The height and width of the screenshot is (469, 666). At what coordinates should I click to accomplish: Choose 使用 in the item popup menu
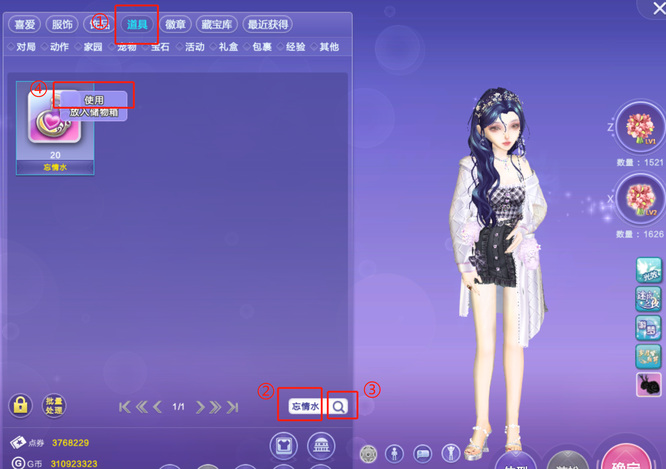94,99
